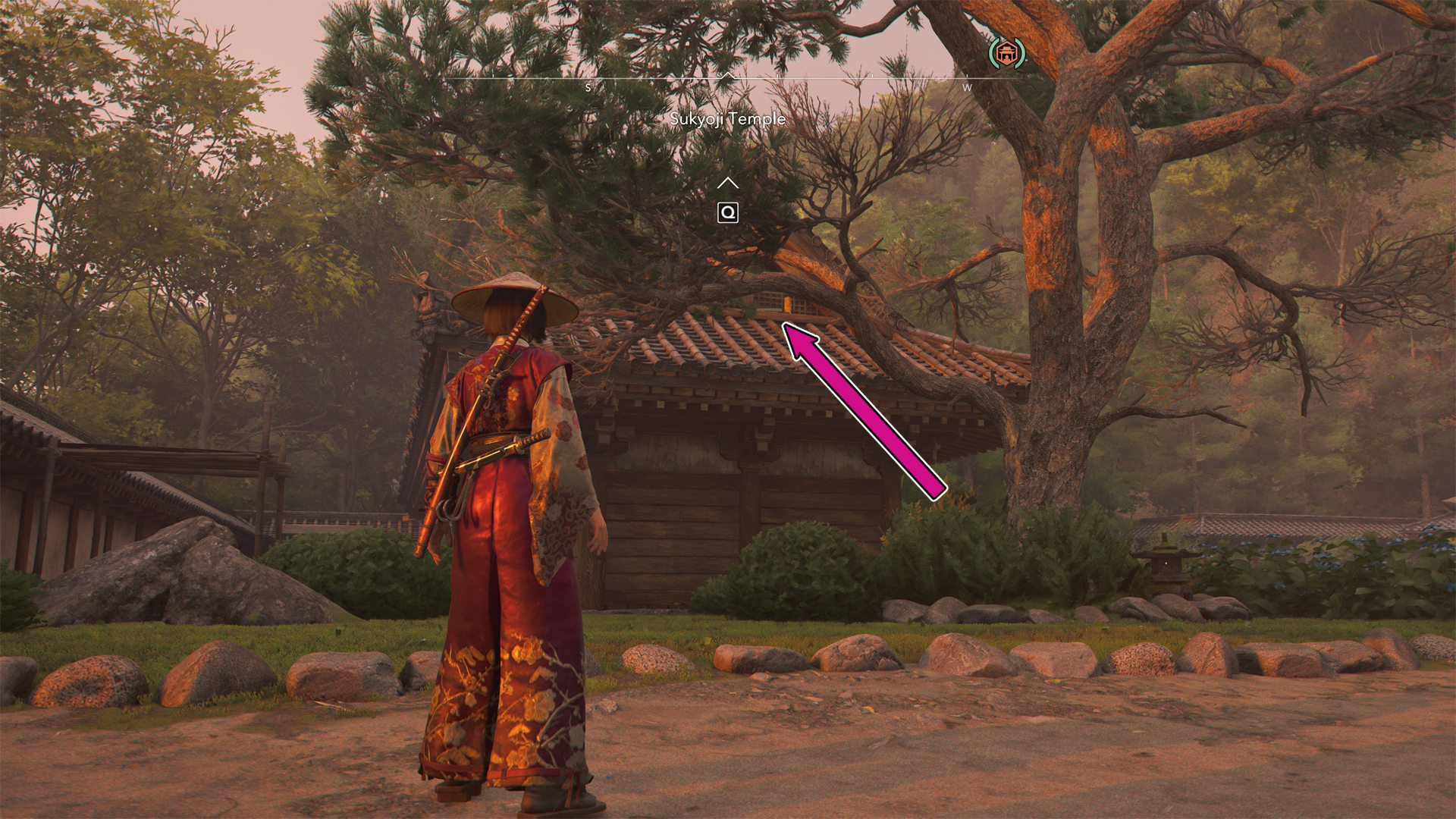Click the temple marker icon on the compass

point(1006,53)
